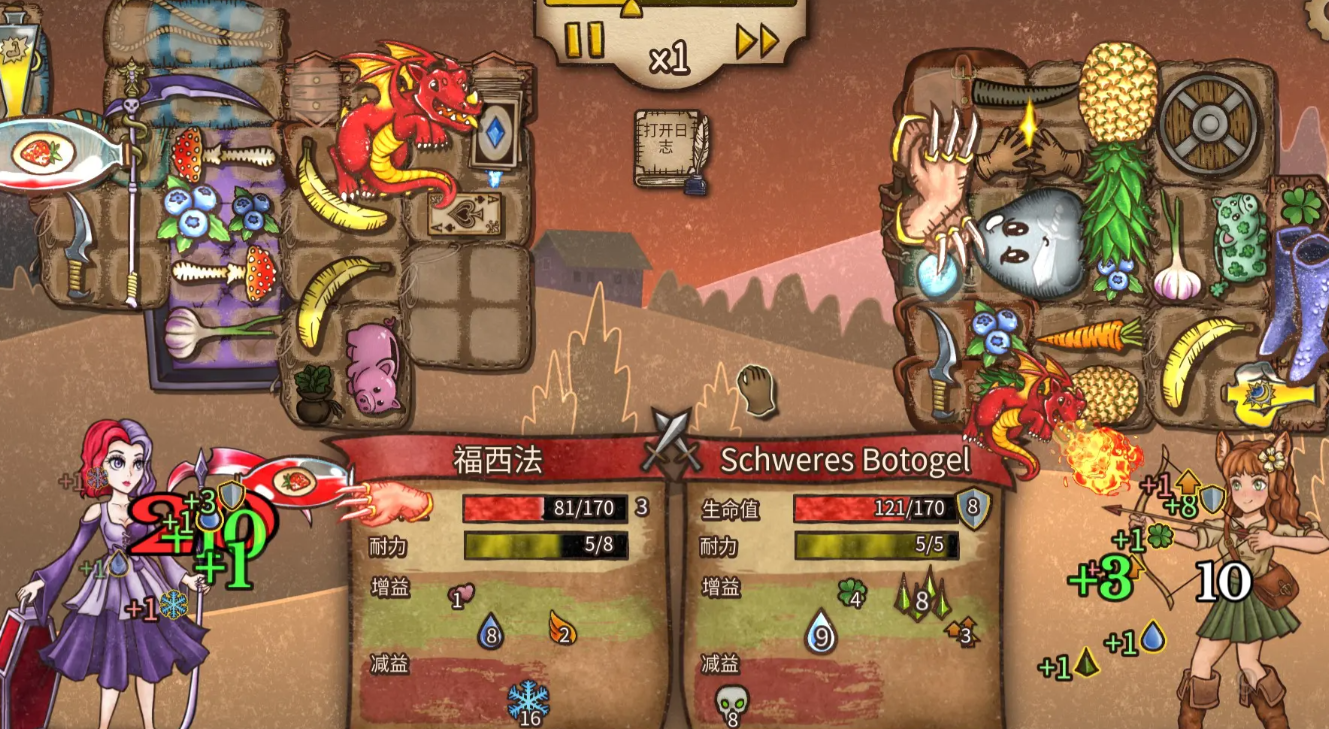This screenshot has height=729, width=1329.
Task: Select the purple boots item
Action: pos(1296,301)
